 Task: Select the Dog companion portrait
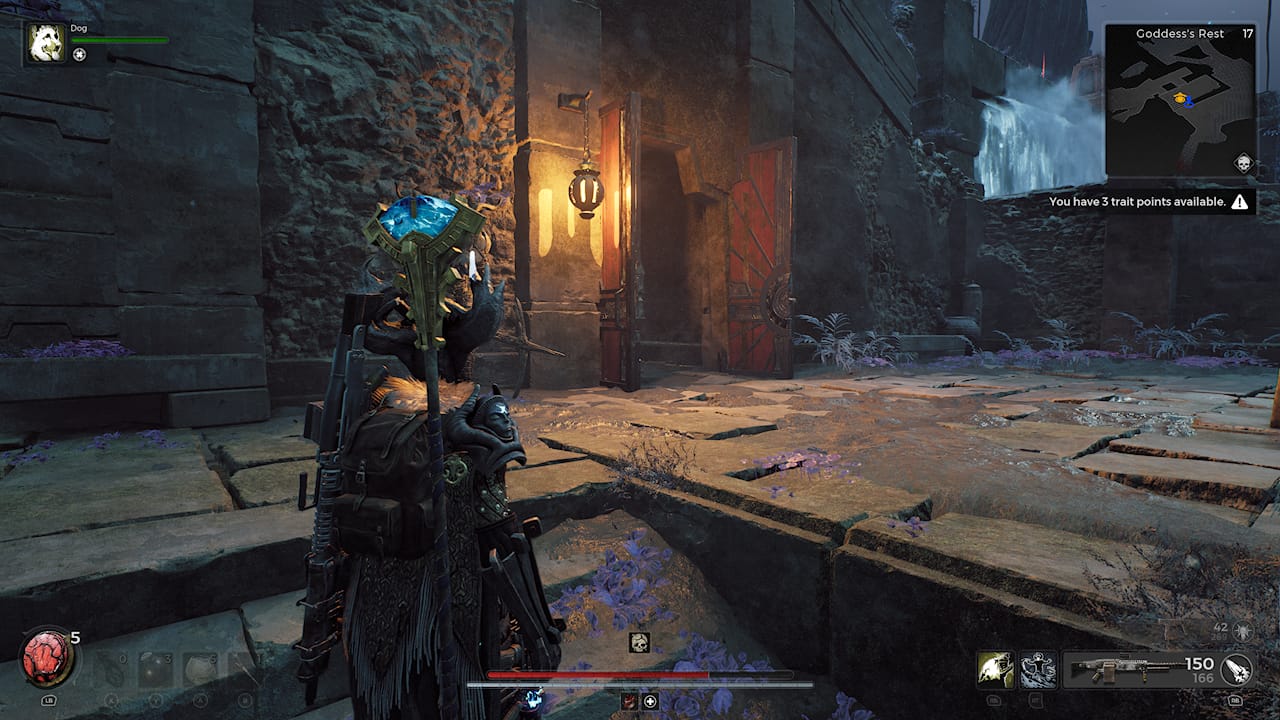pyautogui.click(x=45, y=43)
